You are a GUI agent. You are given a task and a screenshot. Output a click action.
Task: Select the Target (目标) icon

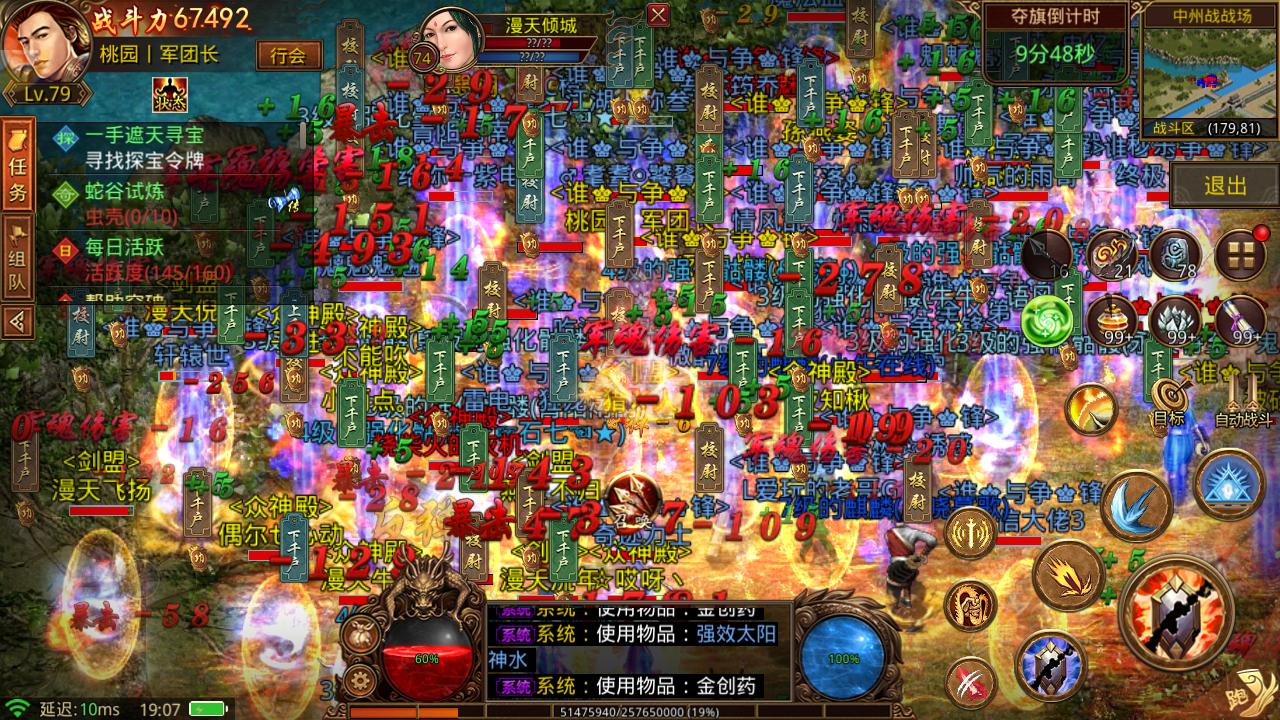click(x=1169, y=393)
